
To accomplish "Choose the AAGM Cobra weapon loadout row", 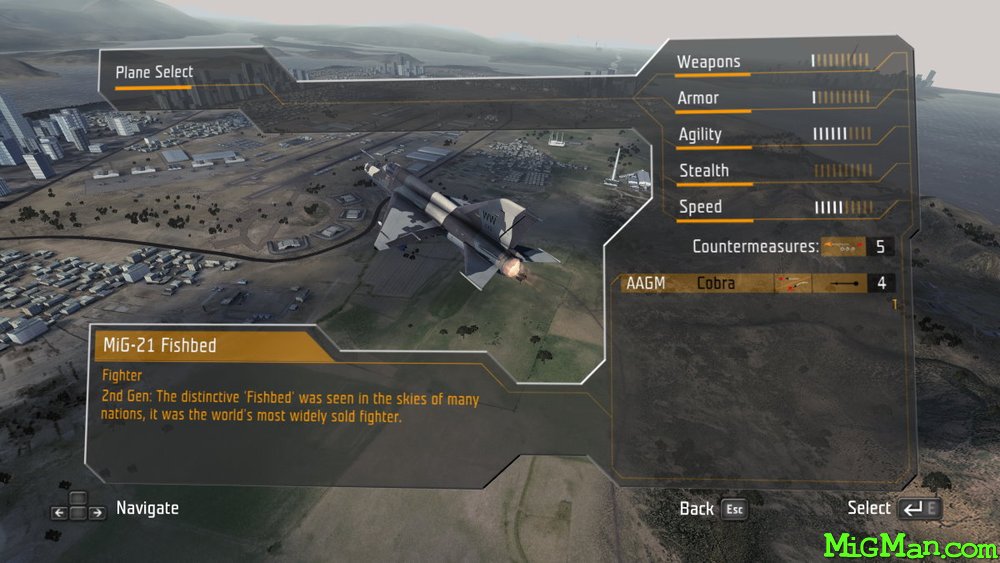I will point(755,283).
